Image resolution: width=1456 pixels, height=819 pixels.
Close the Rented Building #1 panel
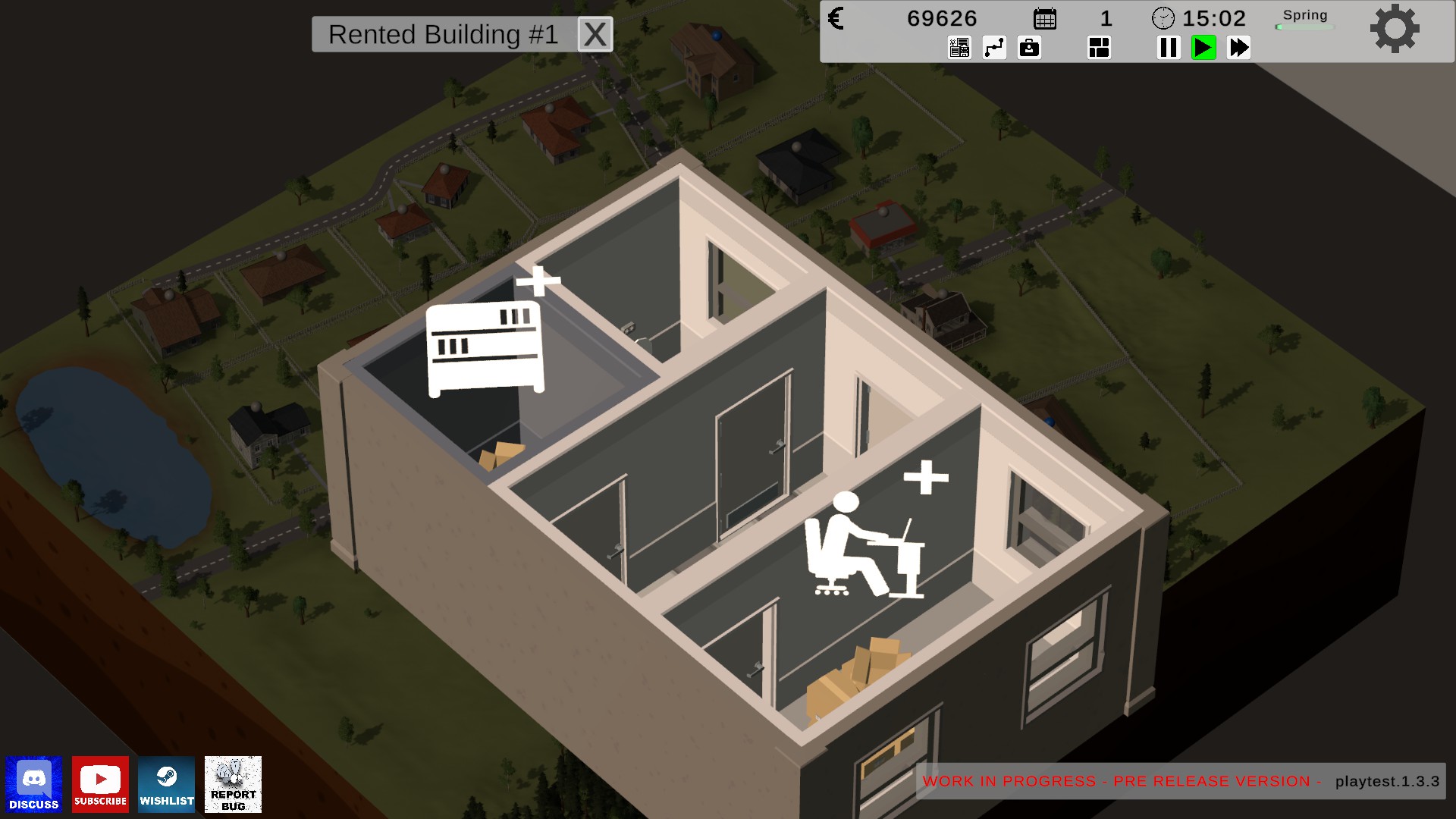pyautogui.click(x=595, y=34)
